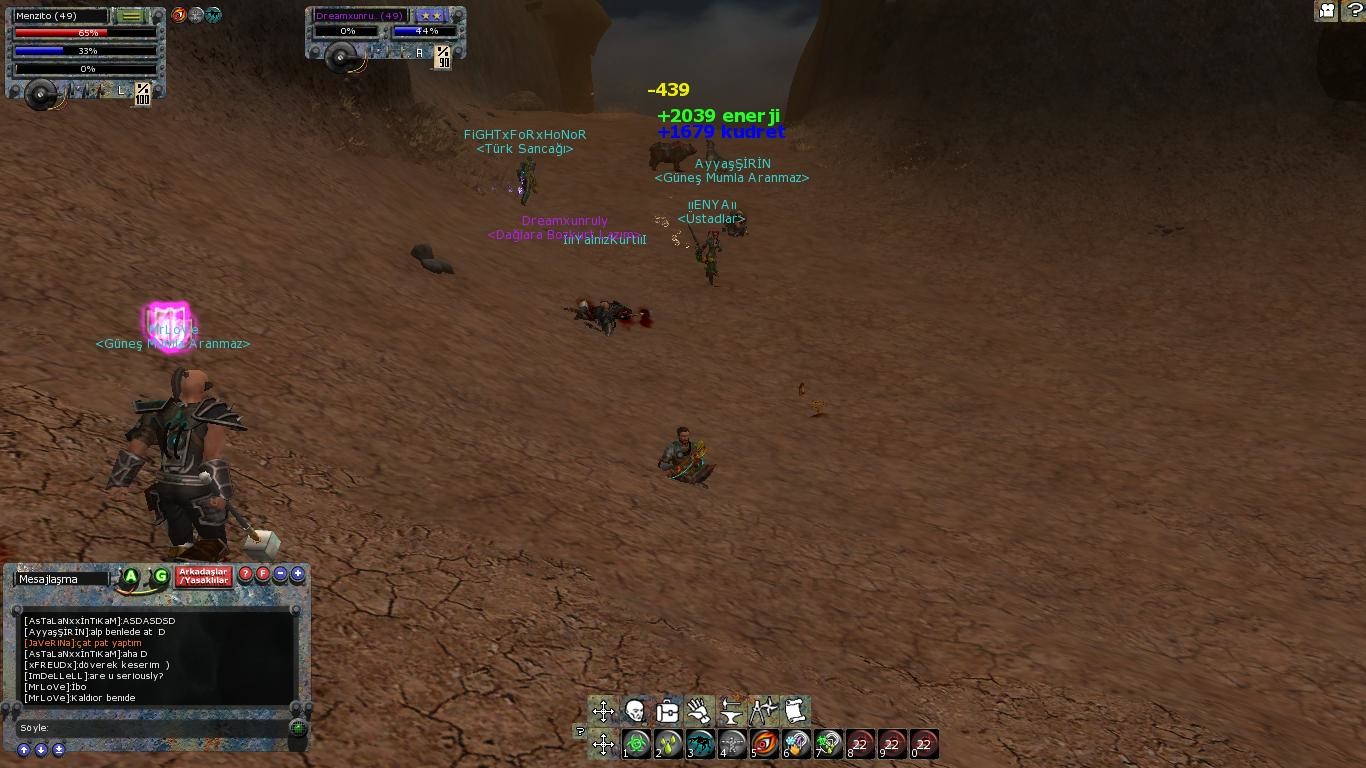
Task: Open the briefcase inventory icon
Action: [667, 711]
